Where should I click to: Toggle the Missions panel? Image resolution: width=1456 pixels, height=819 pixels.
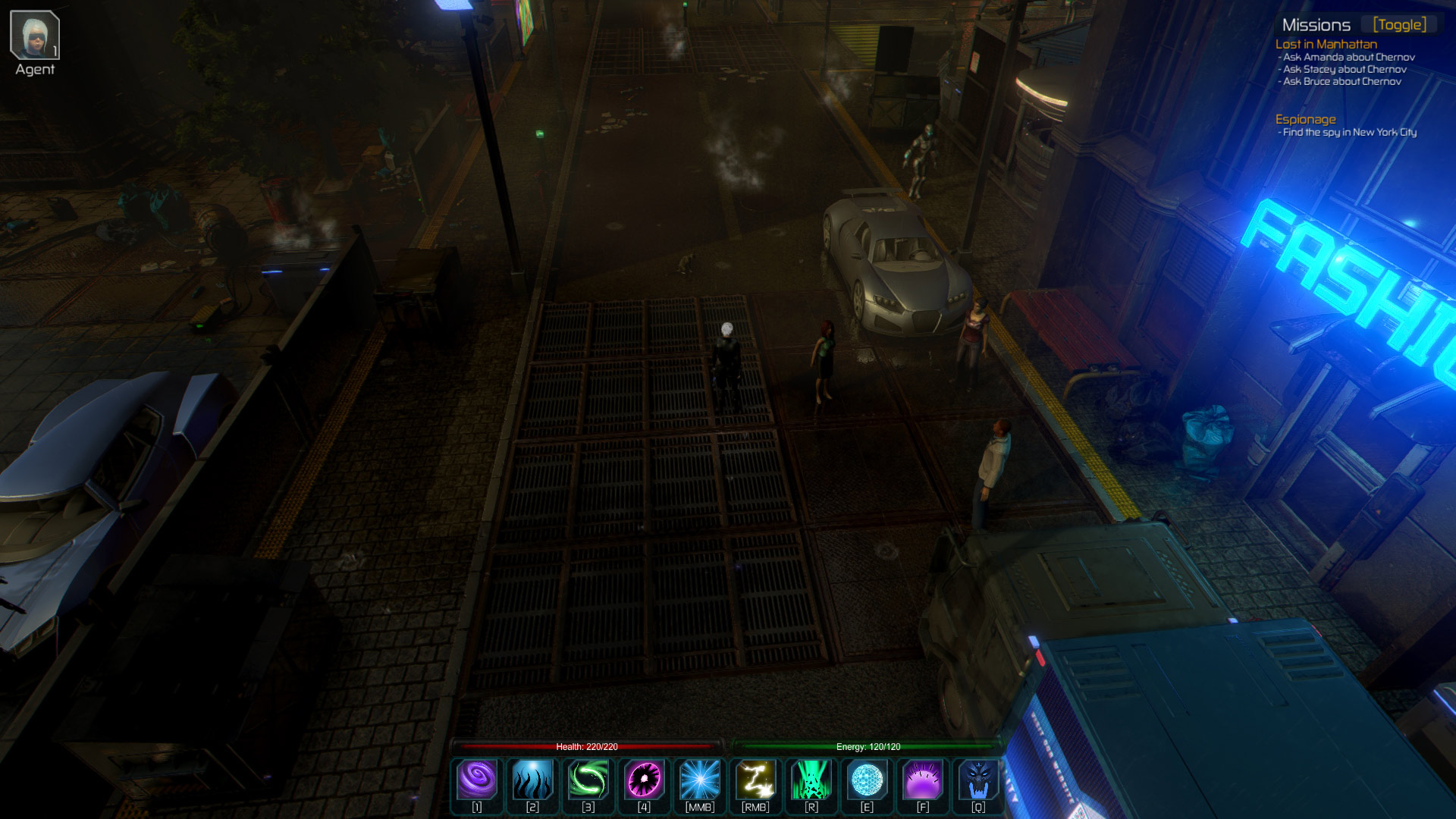[1399, 25]
